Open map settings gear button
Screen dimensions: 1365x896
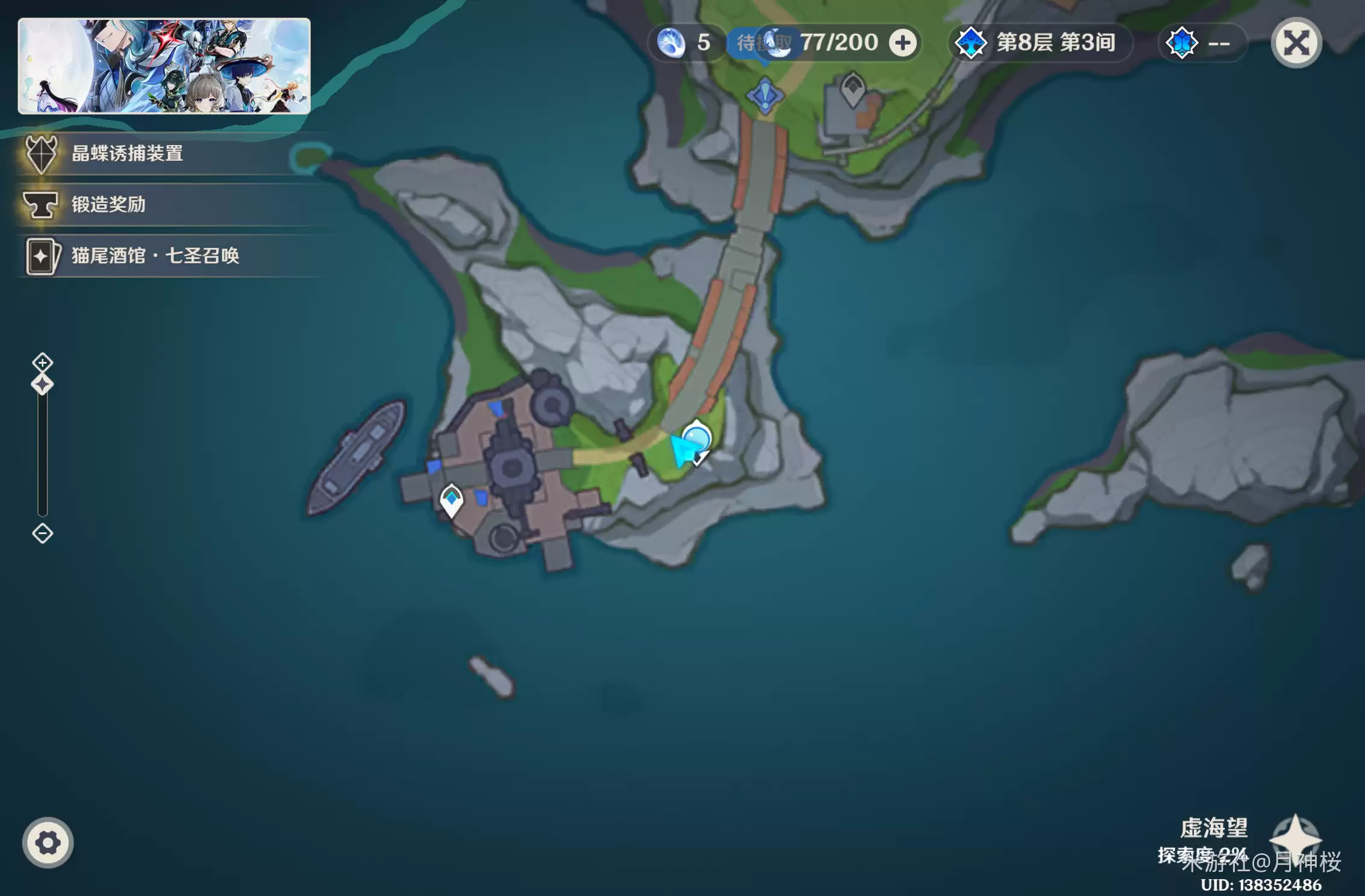[x=48, y=842]
